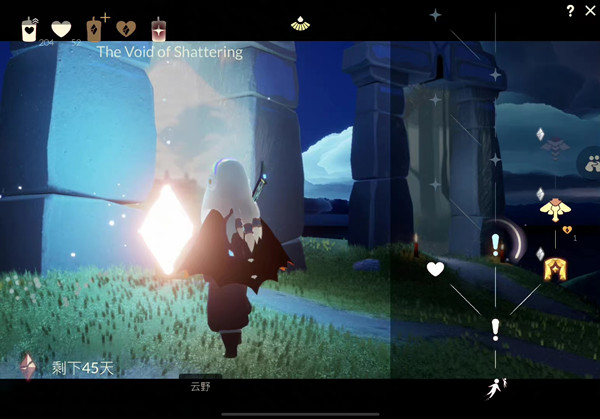This screenshot has width=600, height=419.
Task: Tap the spirit figures icon below tree
Action: click(x=495, y=388)
